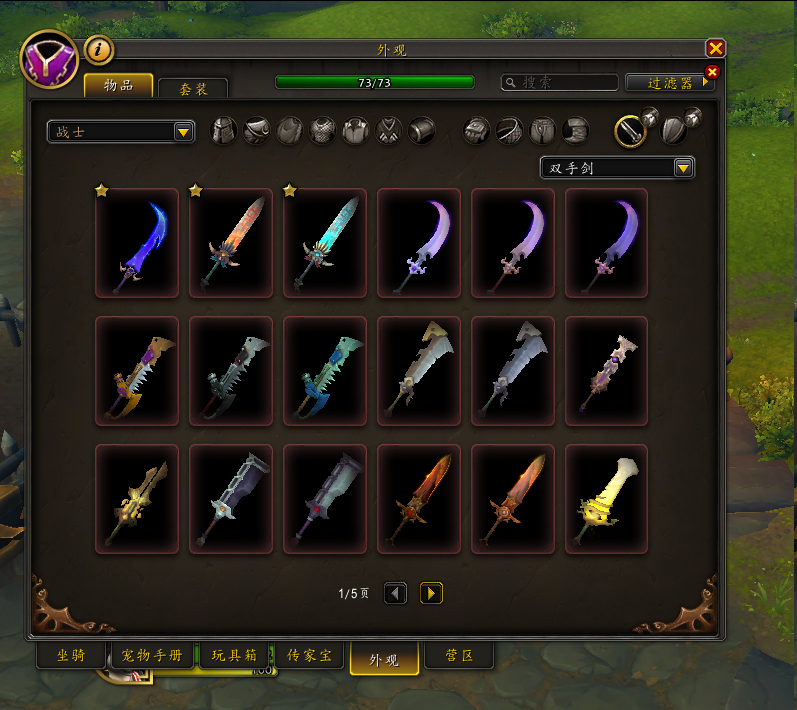This screenshot has width=797, height=710.
Task: Open the 坐骑 mounts tab
Action: click(x=70, y=657)
